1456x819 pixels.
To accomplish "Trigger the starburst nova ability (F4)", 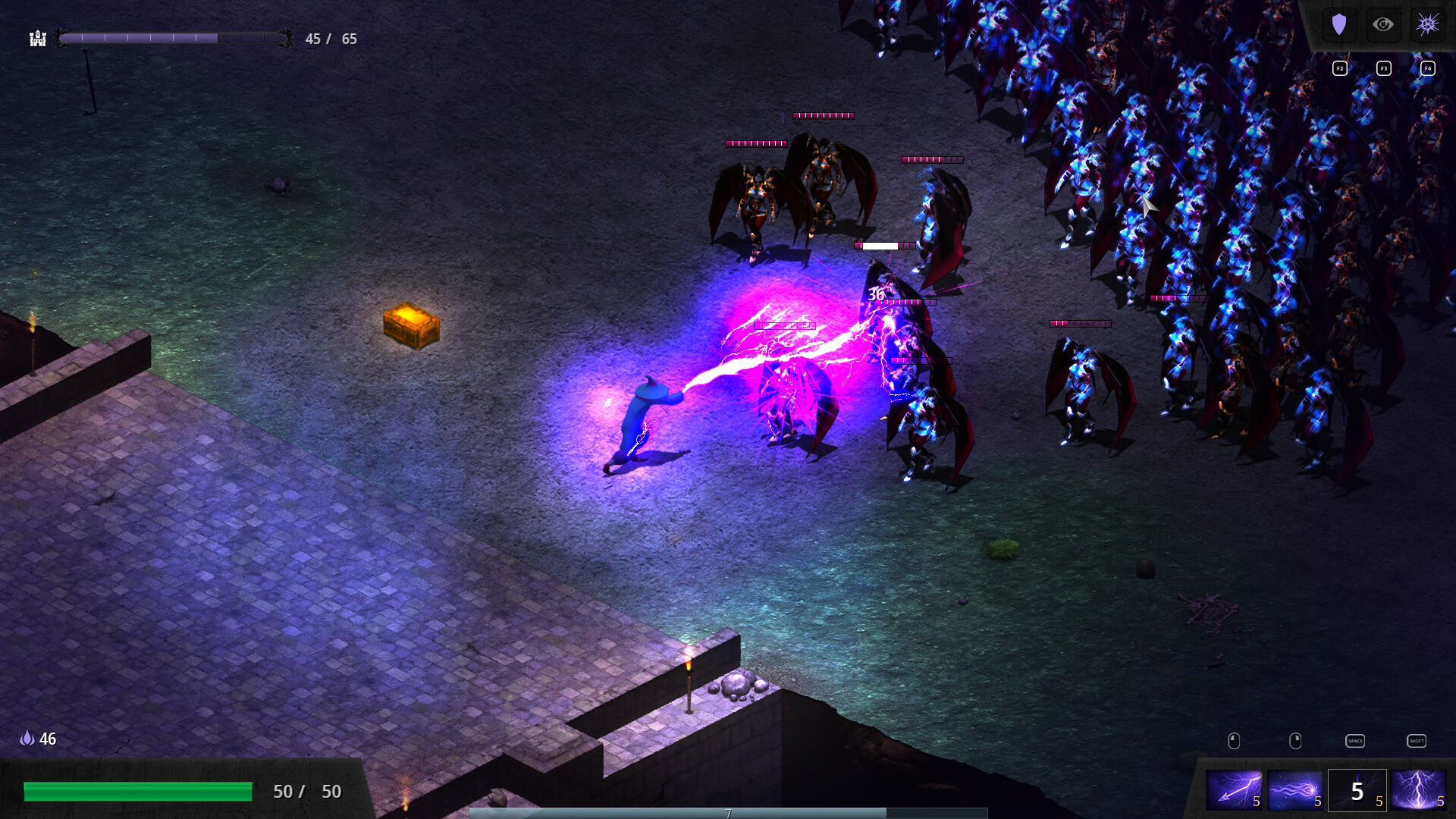I will click(x=1427, y=24).
